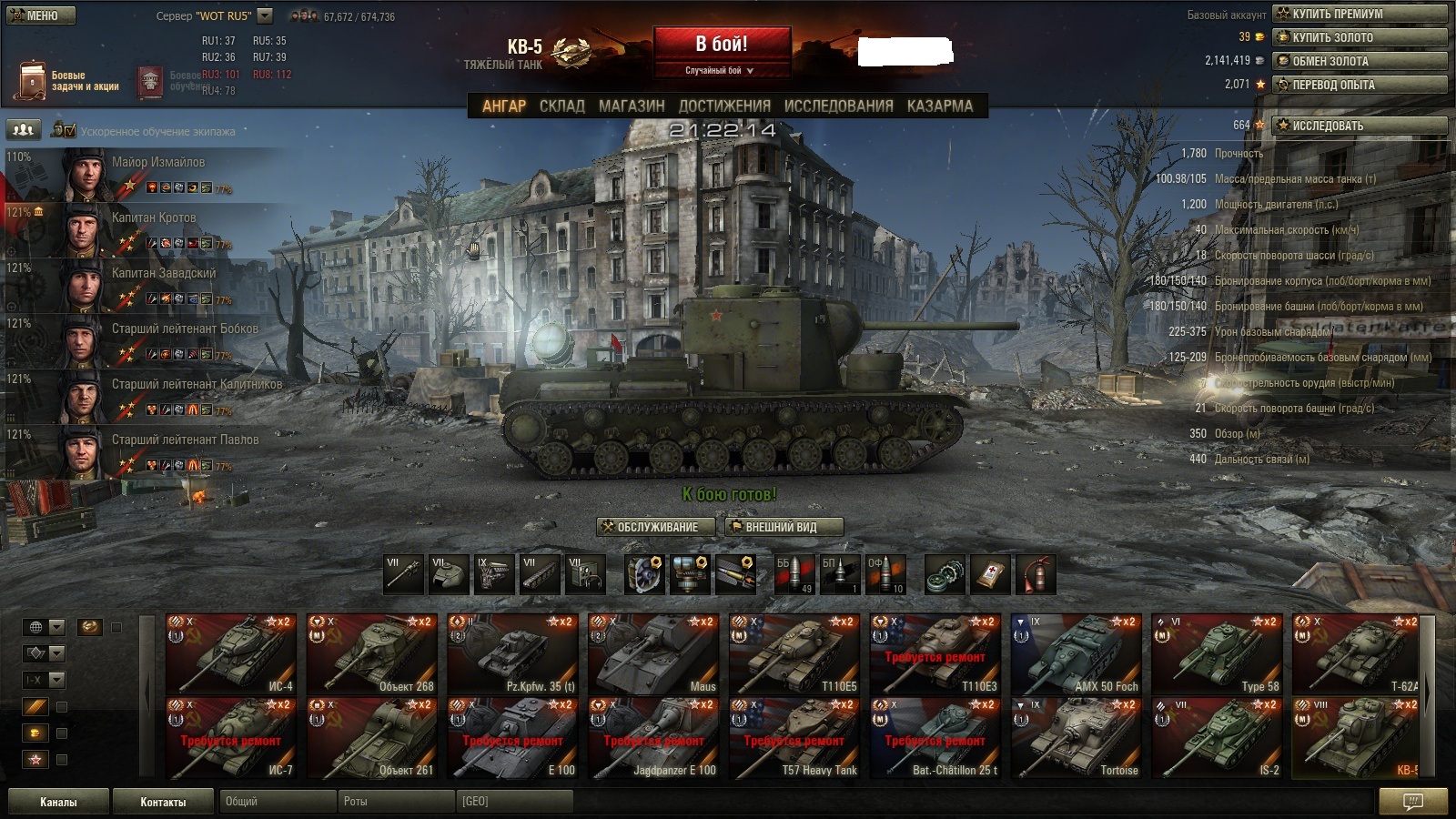Select the Maus tank in the carousel
The image size is (1456, 819).
[653, 654]
